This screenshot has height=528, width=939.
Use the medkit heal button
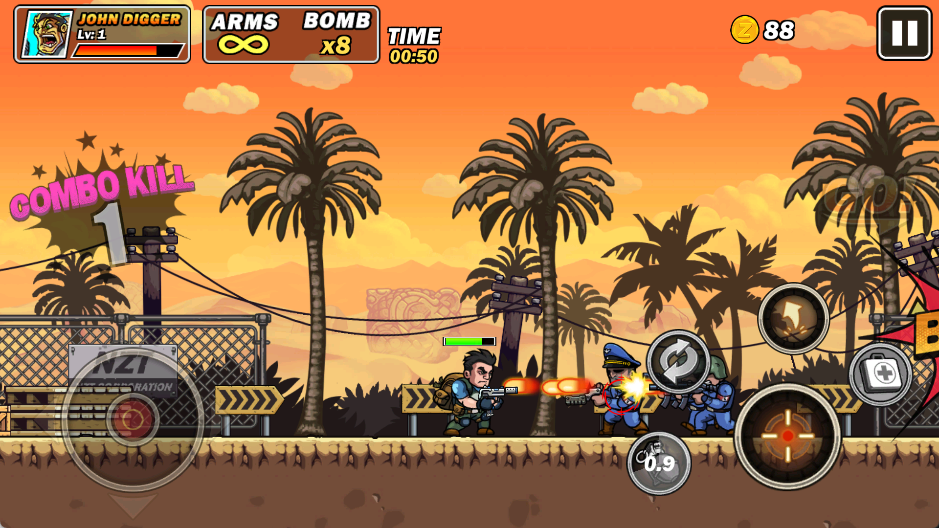[x=881, y=375]
